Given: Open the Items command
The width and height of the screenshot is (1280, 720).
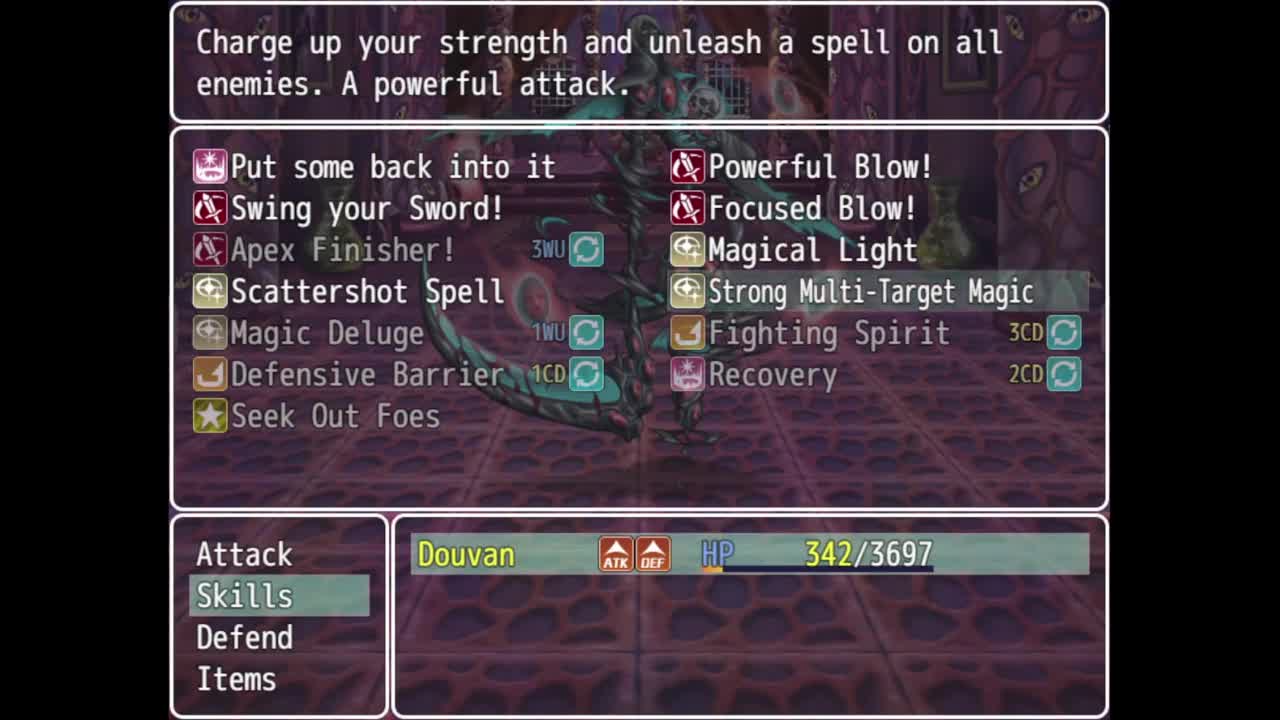Looking at the screenshot, I should pos(237,680).
